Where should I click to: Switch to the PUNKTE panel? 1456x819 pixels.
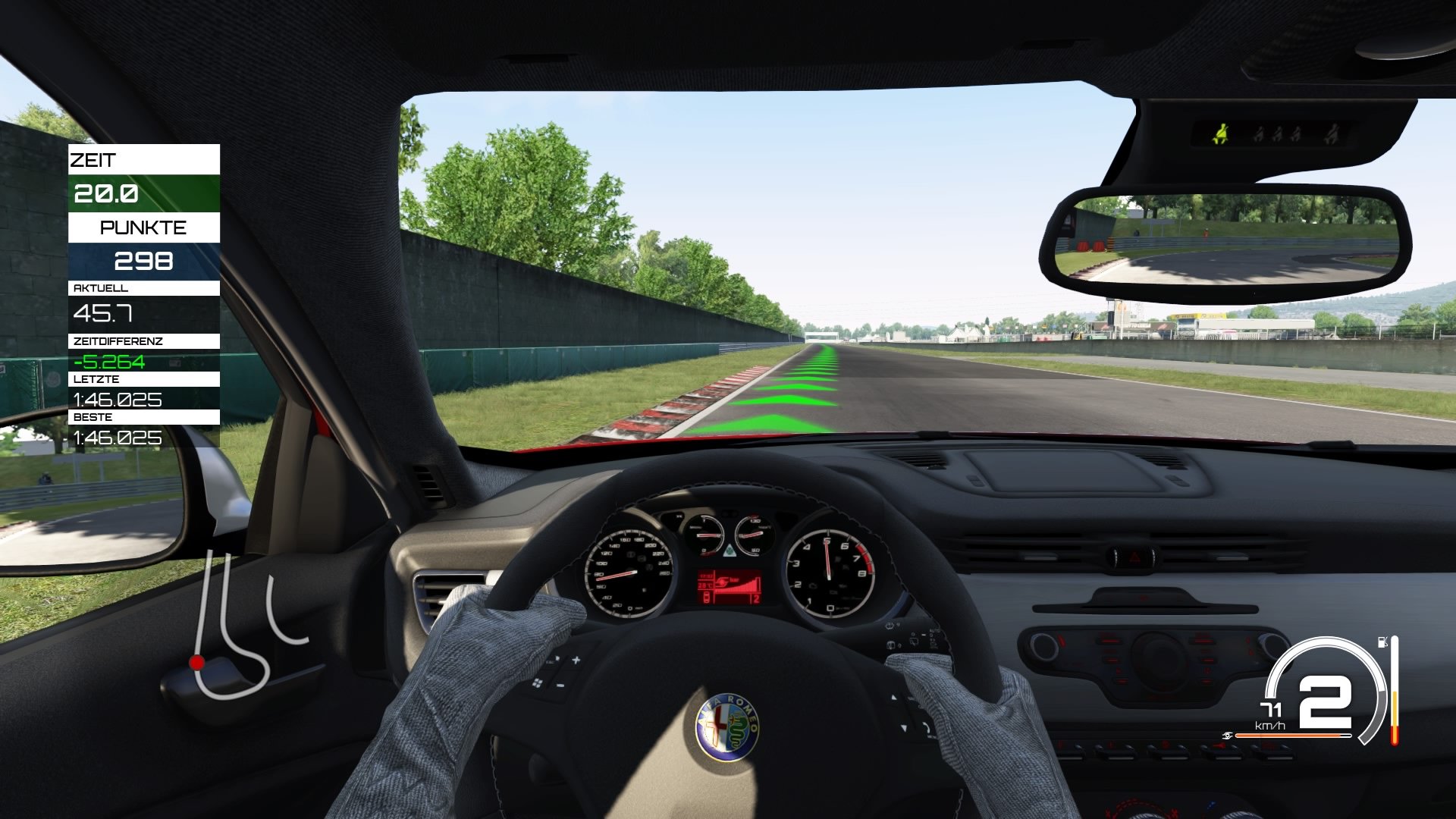[144, 227]
